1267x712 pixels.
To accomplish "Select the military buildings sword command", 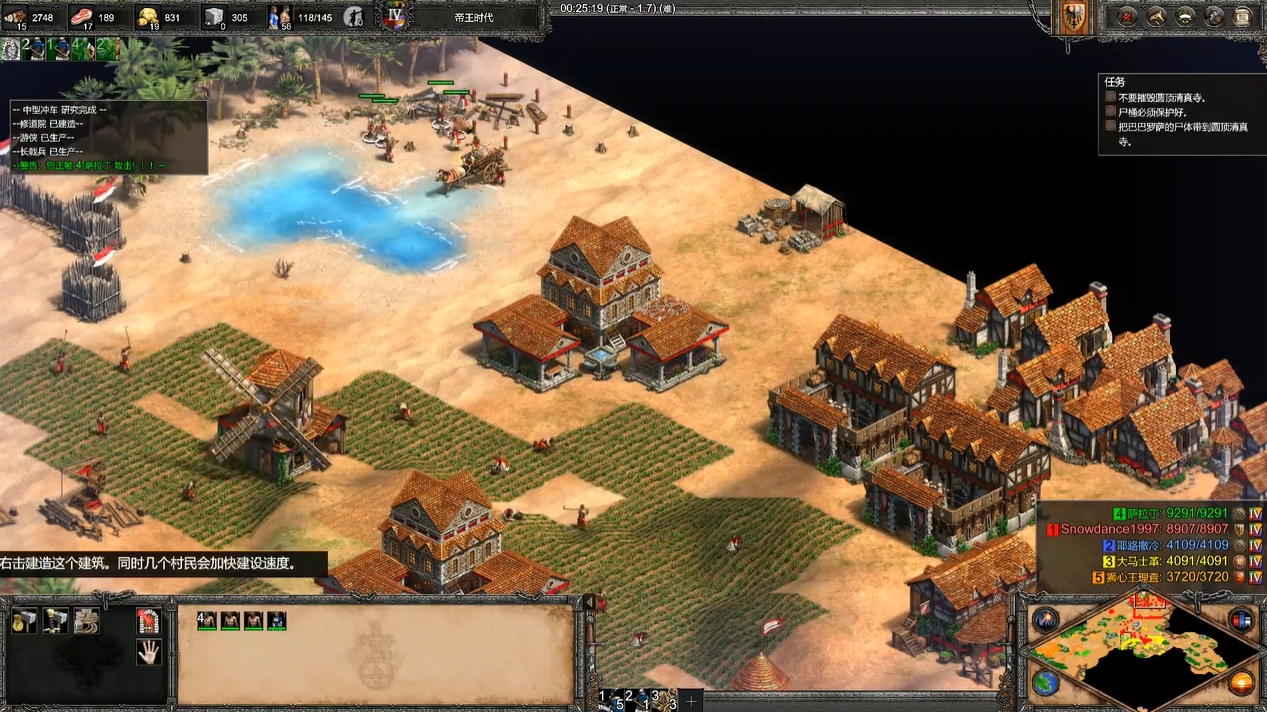I will [x=56, y=621].
